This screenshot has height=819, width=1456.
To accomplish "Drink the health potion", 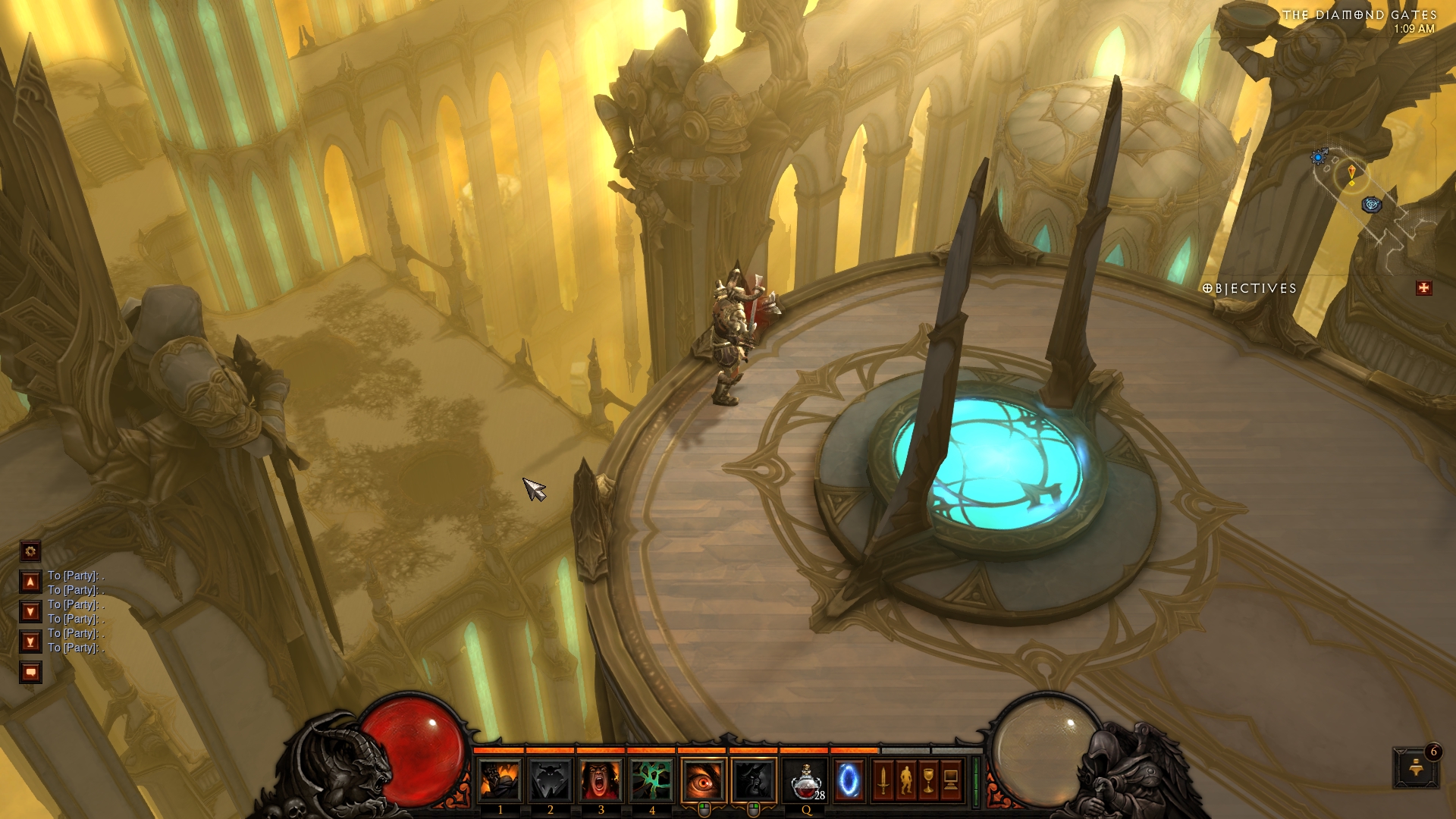I will click(805, 780).
